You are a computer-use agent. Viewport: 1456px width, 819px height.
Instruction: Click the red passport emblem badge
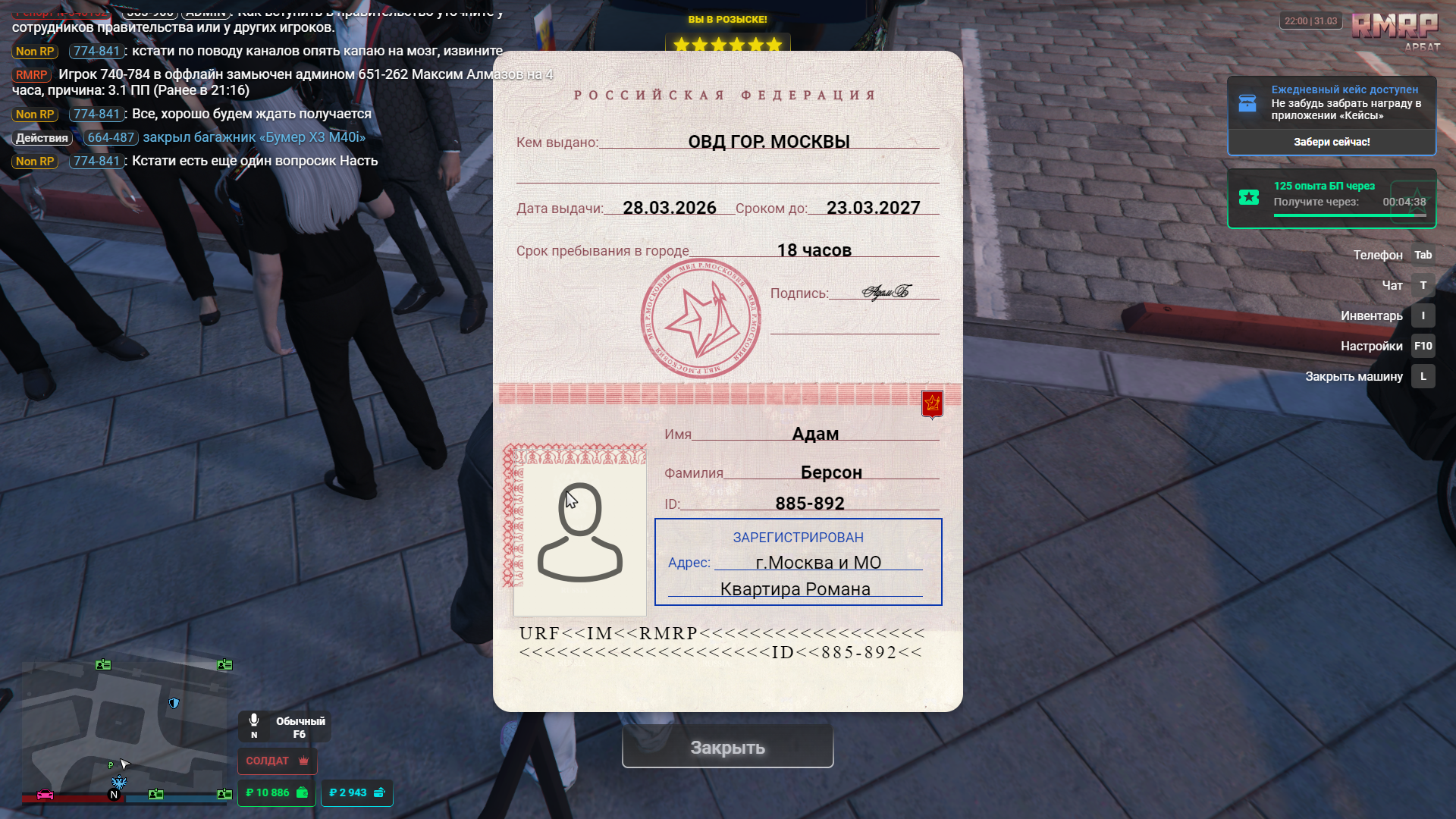tap(932, 403)
